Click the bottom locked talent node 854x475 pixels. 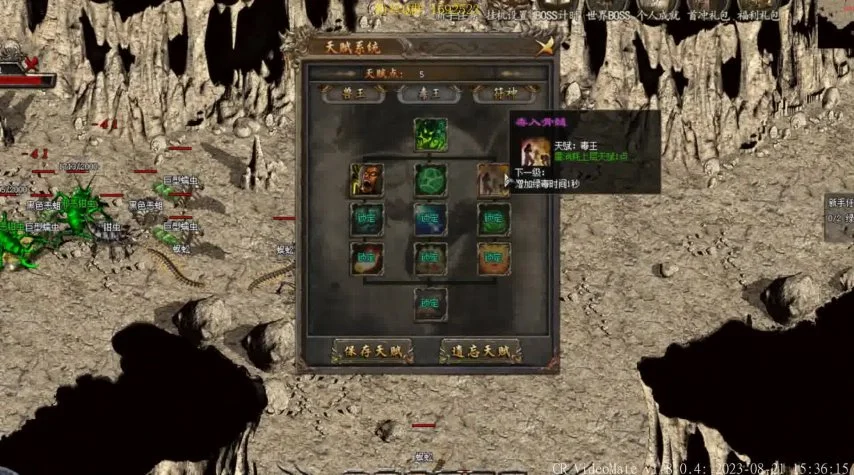pos(430,303)
